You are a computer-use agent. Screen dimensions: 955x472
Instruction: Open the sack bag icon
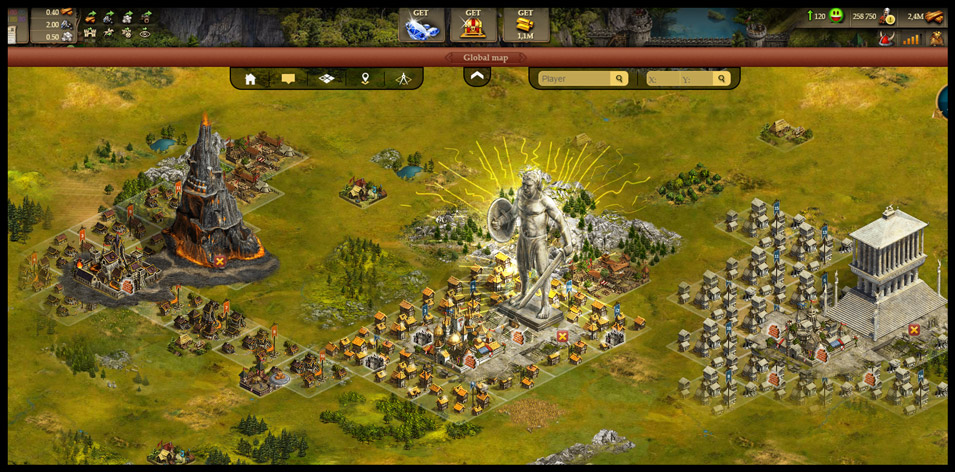tap(936, 38)
